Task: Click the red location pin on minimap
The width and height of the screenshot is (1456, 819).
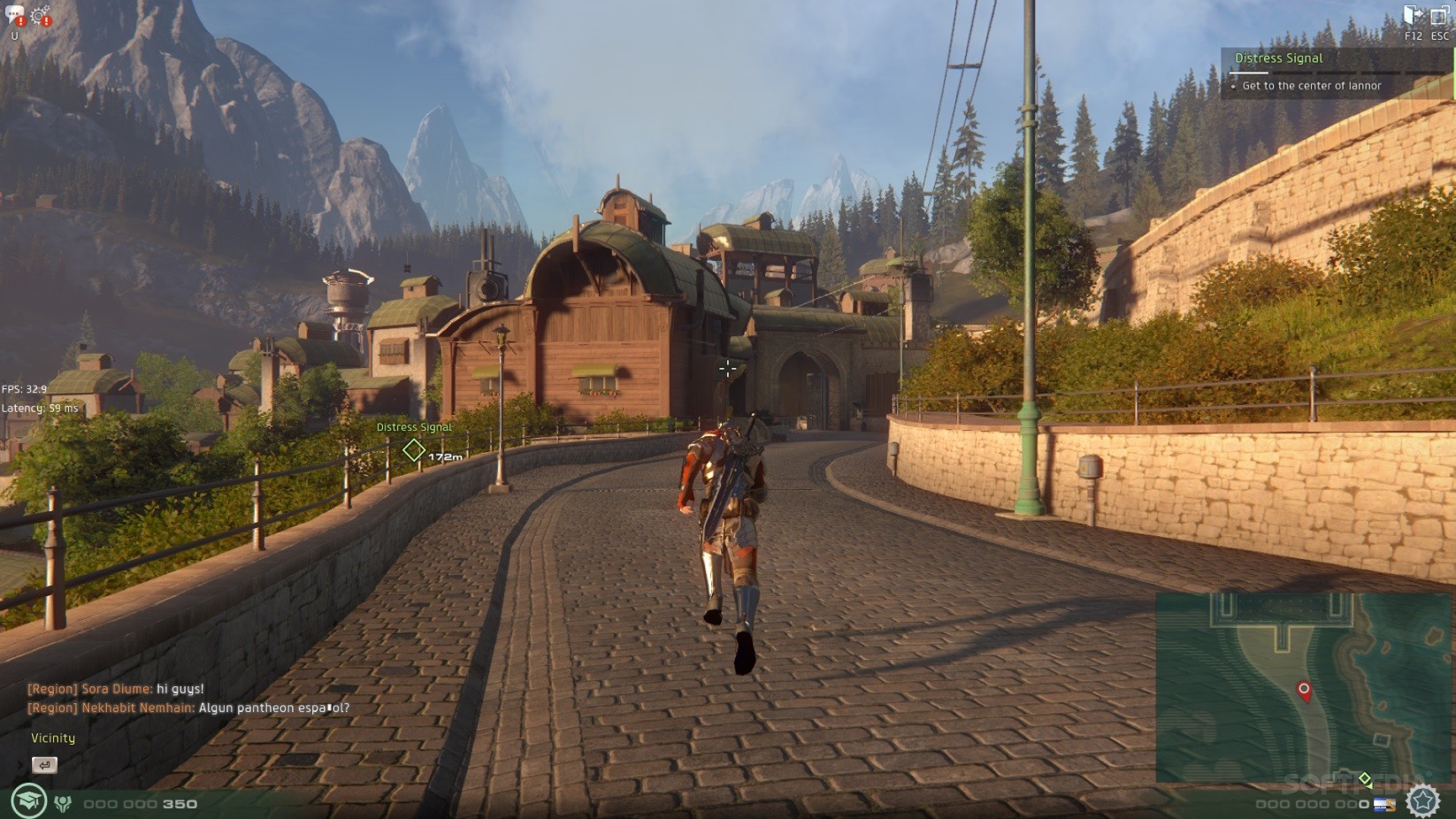Action: [1303, 690]
